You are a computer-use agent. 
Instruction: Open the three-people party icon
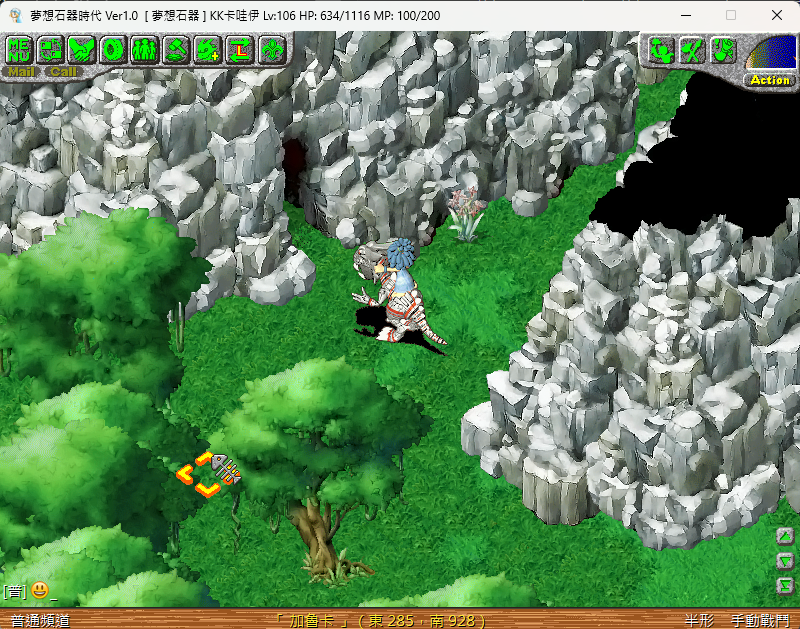pos(144,48)
